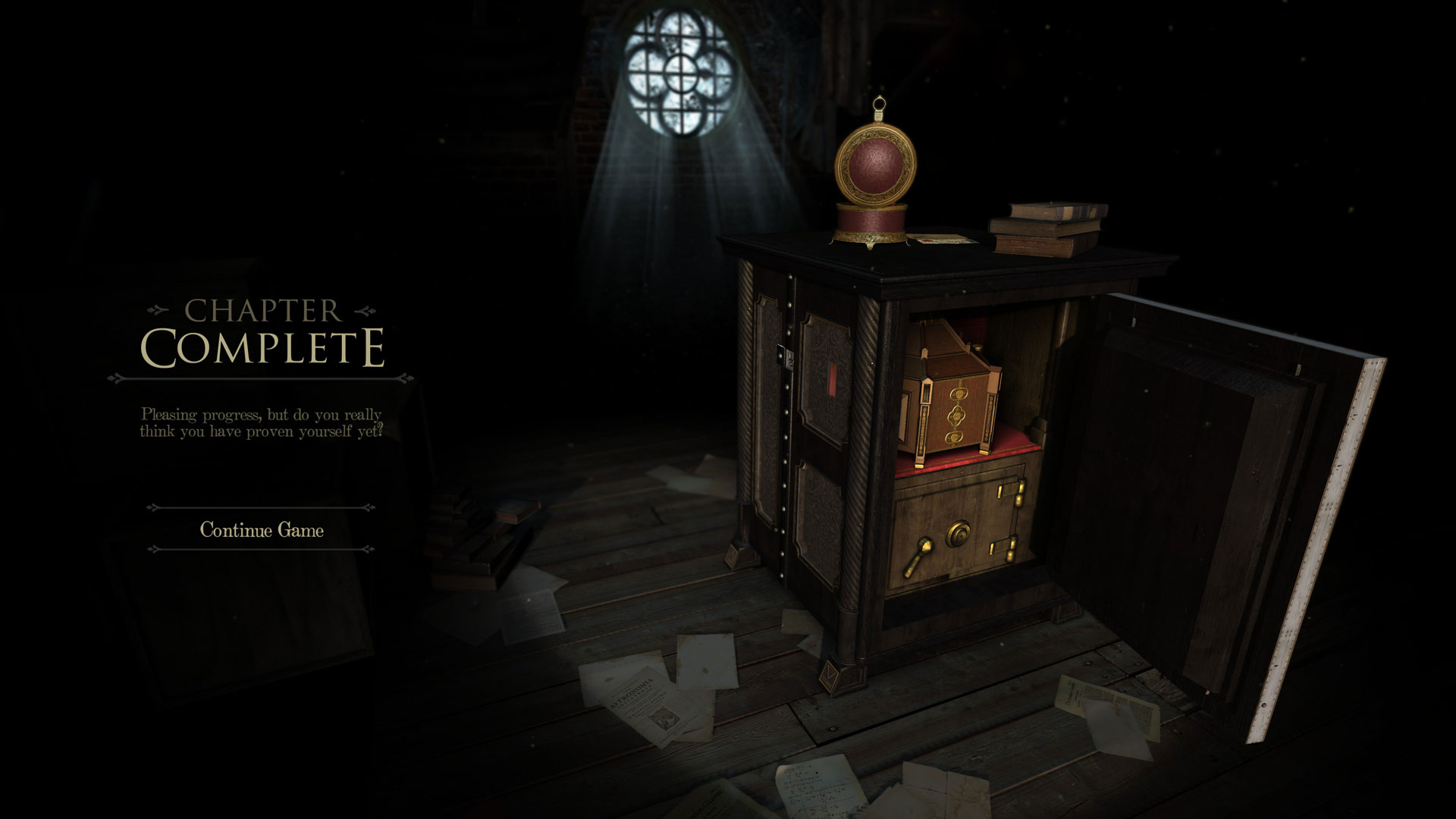The width and height of the screenshot is (1456, 819).
Task: Click Continue Game to proceed
Action: (262, 529)
